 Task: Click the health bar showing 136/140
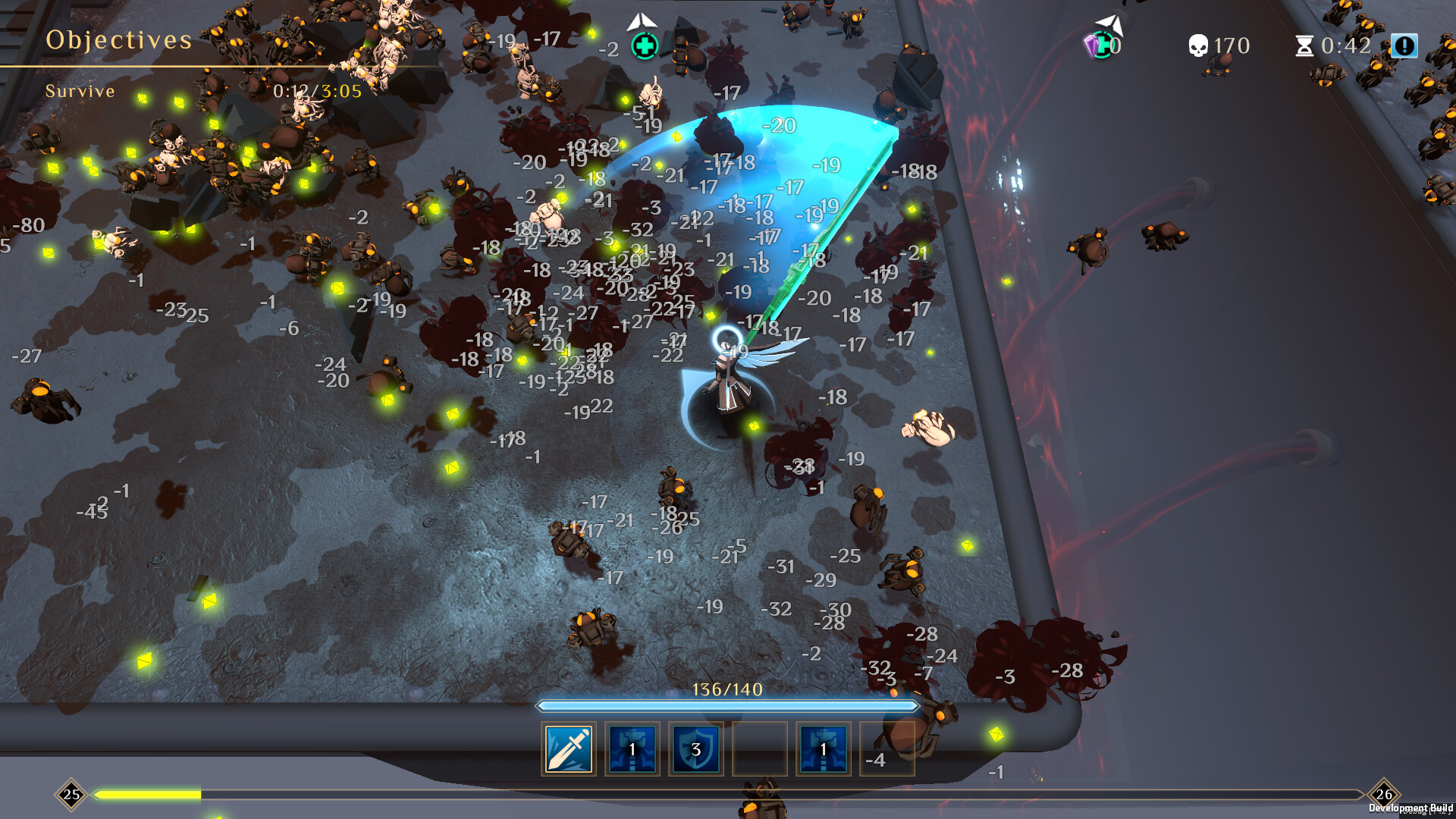728,705
